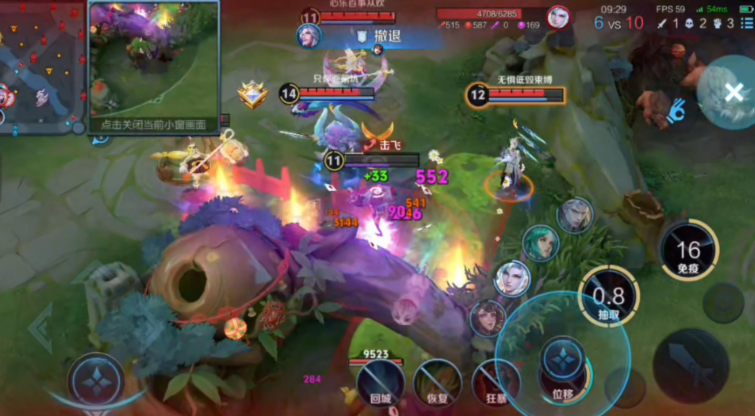Open the minimap in the corner
Image resolution: width=755 pixels, height=416 pixels.
coord(40,66)
